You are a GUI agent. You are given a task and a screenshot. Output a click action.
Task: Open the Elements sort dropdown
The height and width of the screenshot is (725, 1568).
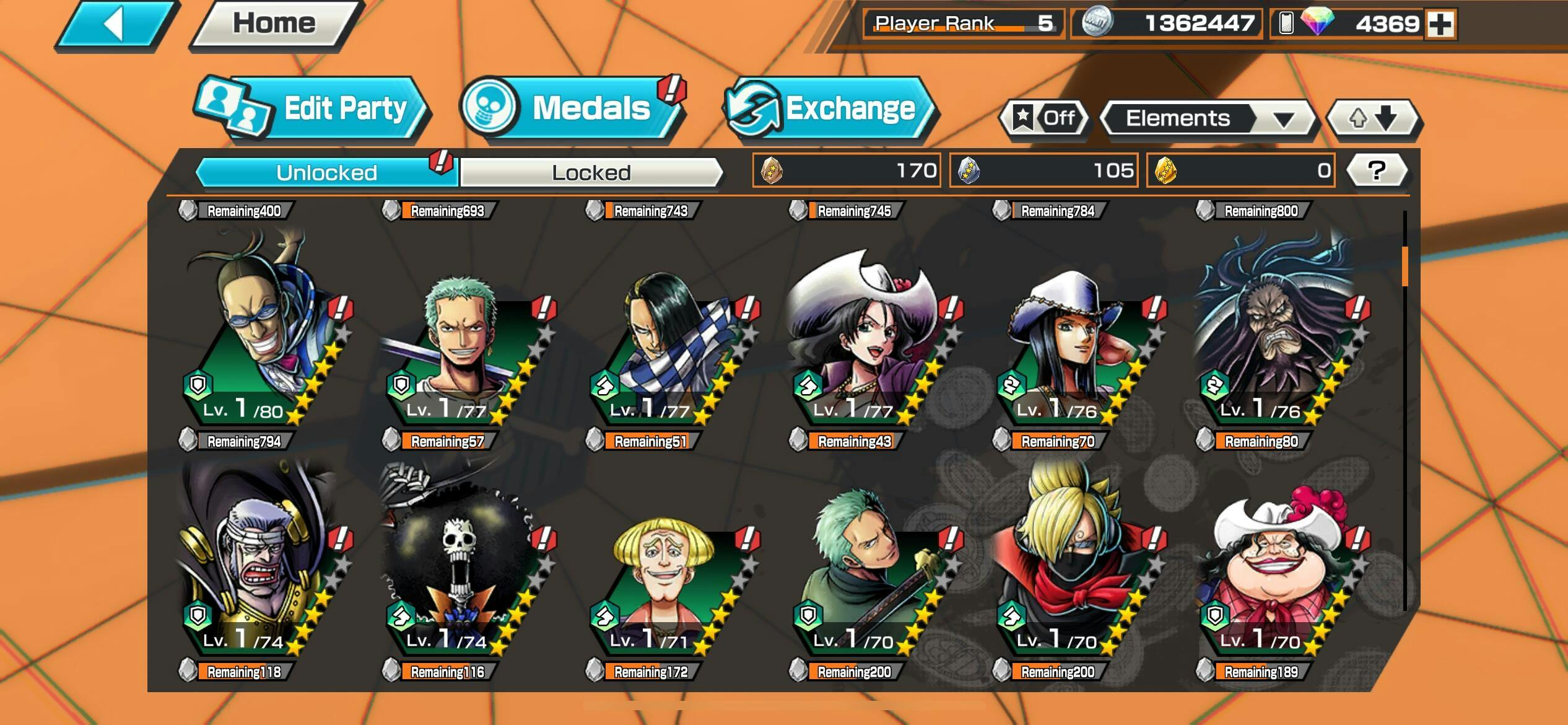click(x=1206, y=118)
